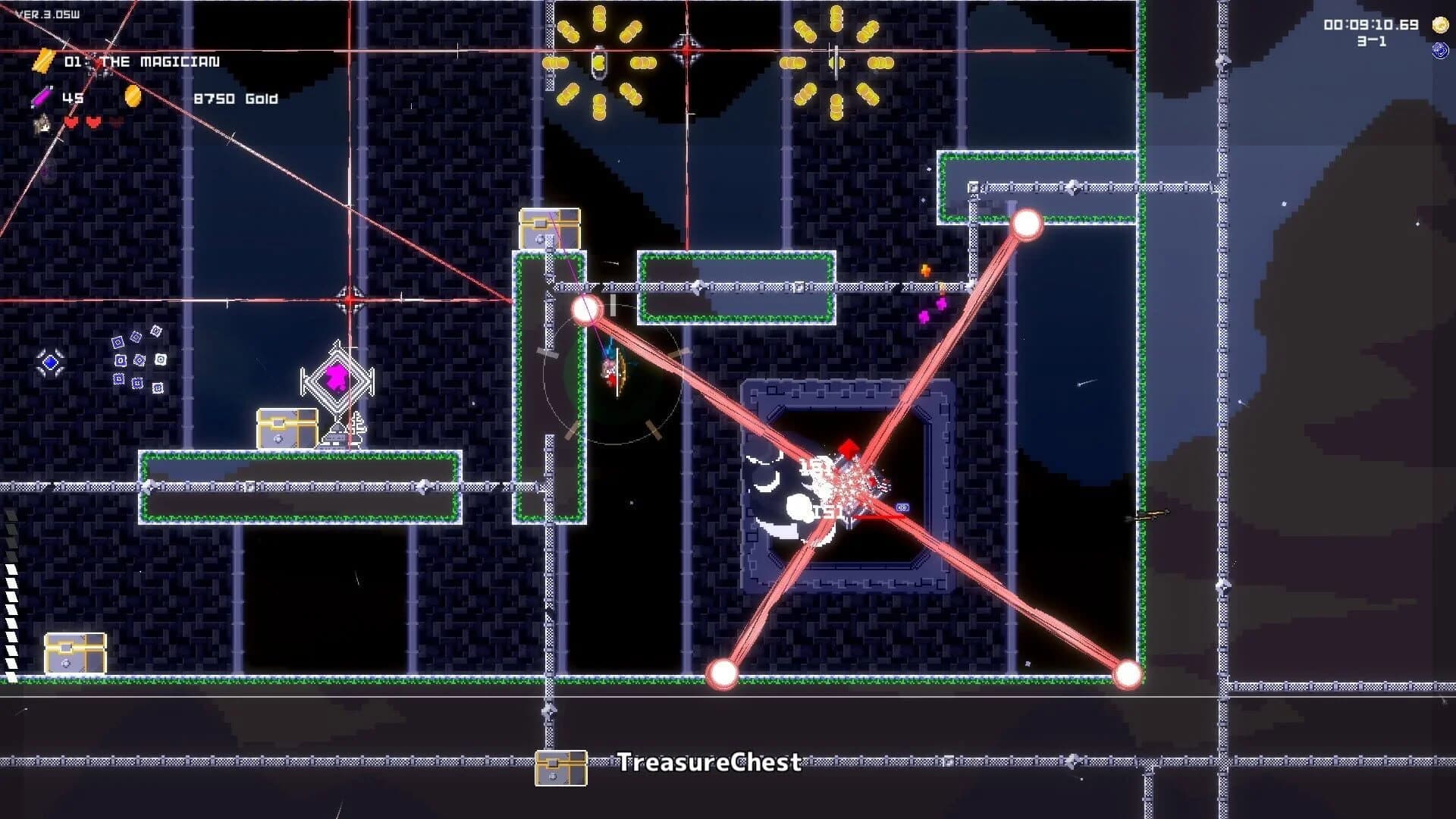Click the orange spark pickup above the boss arena
The height and width of the screenshot is (819, 1456).
(924, 269)
